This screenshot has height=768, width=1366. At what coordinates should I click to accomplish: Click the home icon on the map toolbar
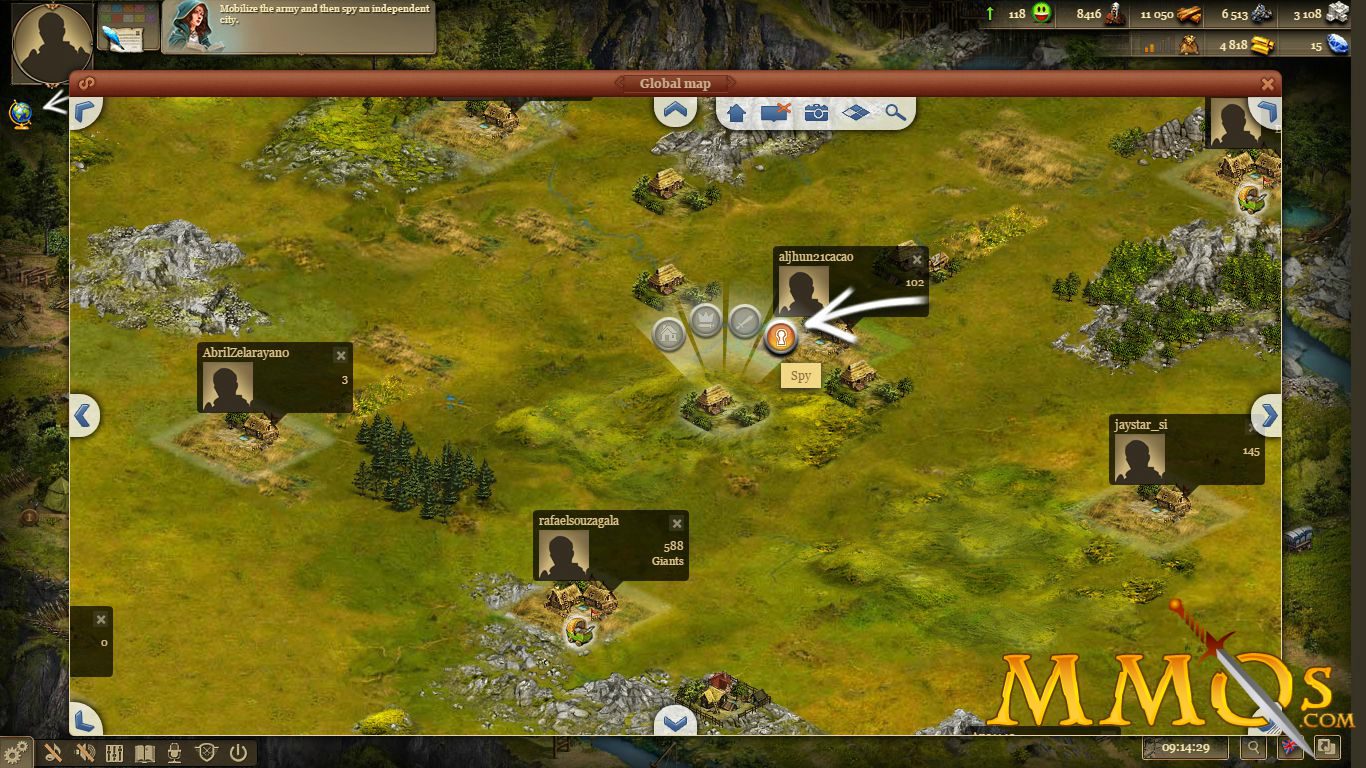click(735, 113)
